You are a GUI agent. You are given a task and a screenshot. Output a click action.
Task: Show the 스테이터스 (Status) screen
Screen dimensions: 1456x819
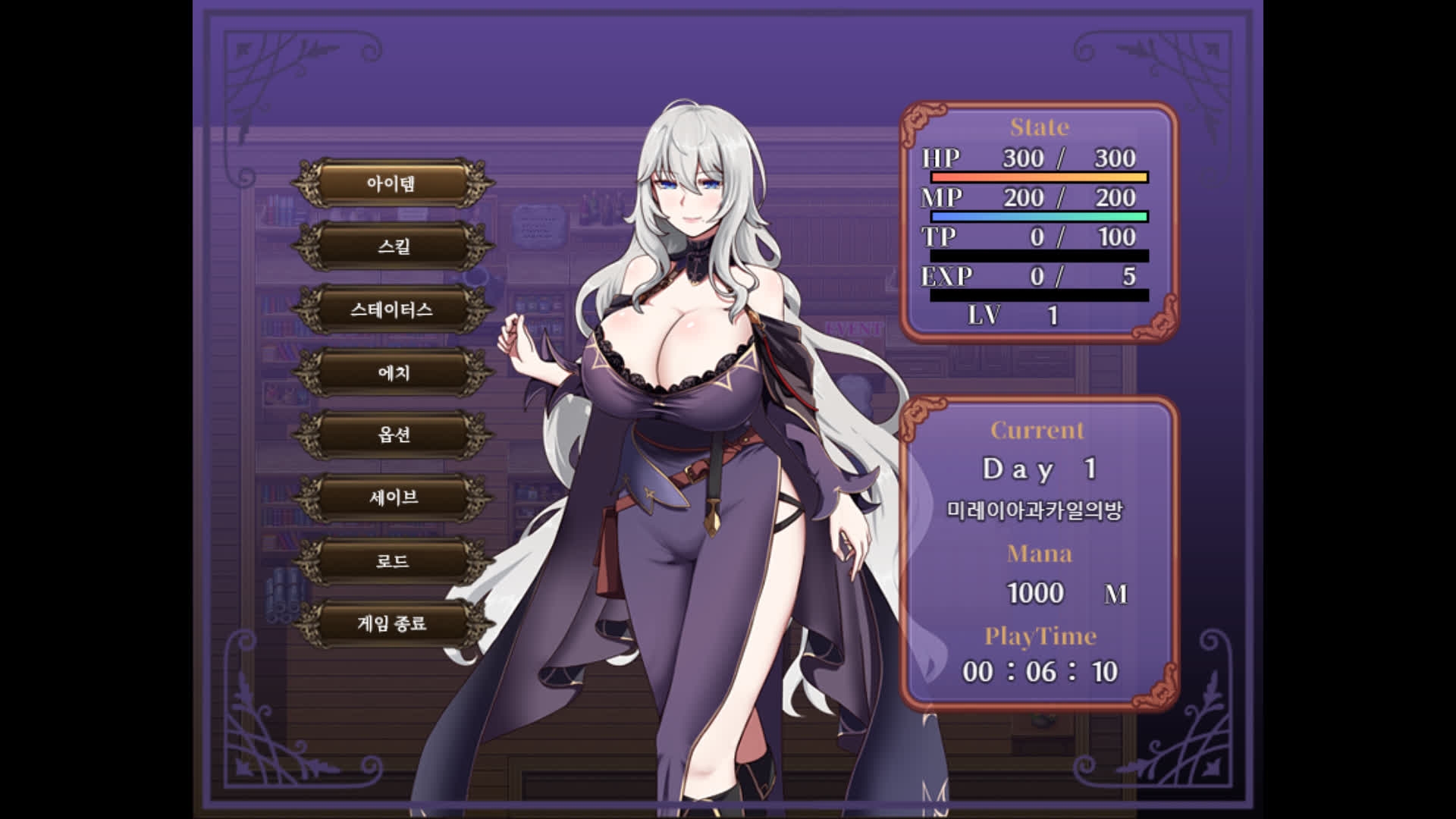(392, 309)
